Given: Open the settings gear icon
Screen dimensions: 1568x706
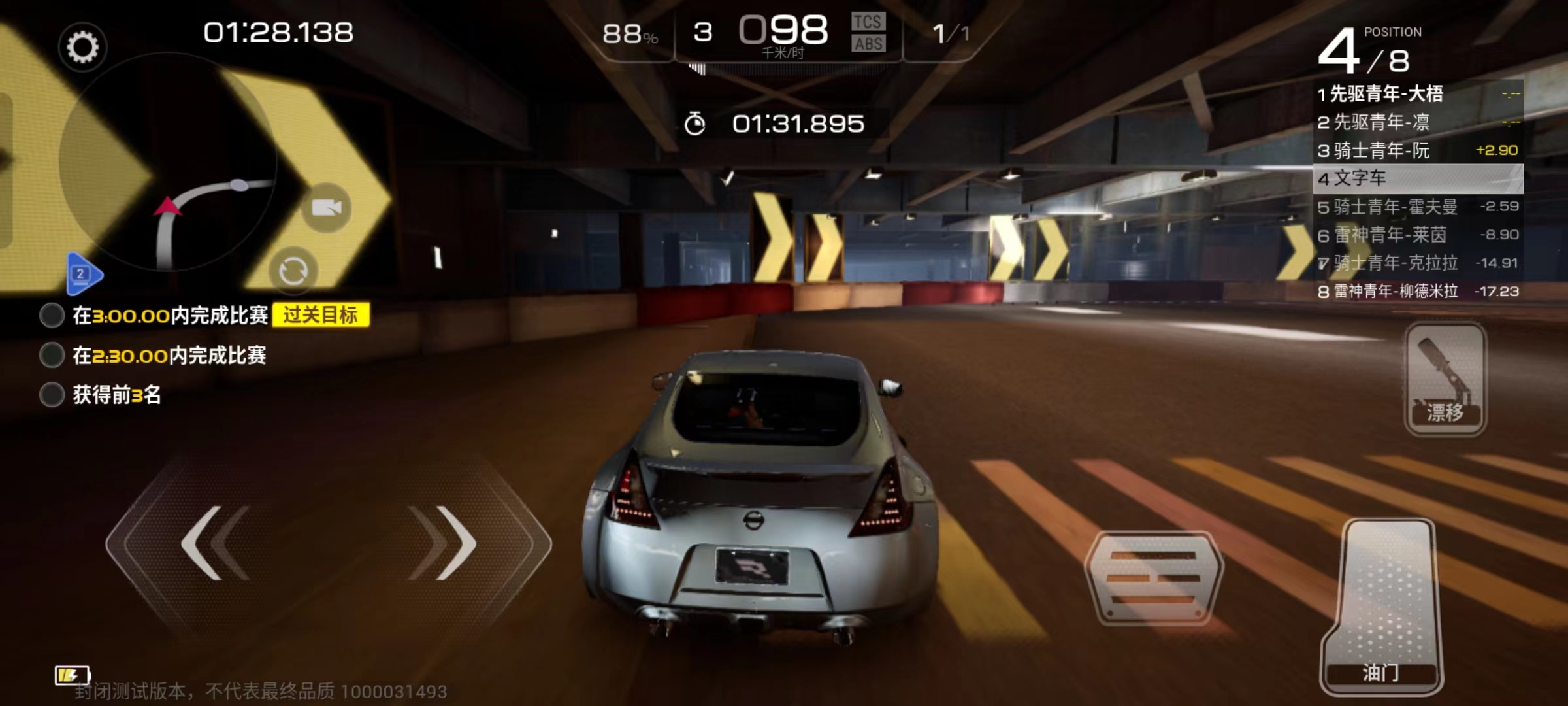Looking at the screenshot, I should click(82, 47).
